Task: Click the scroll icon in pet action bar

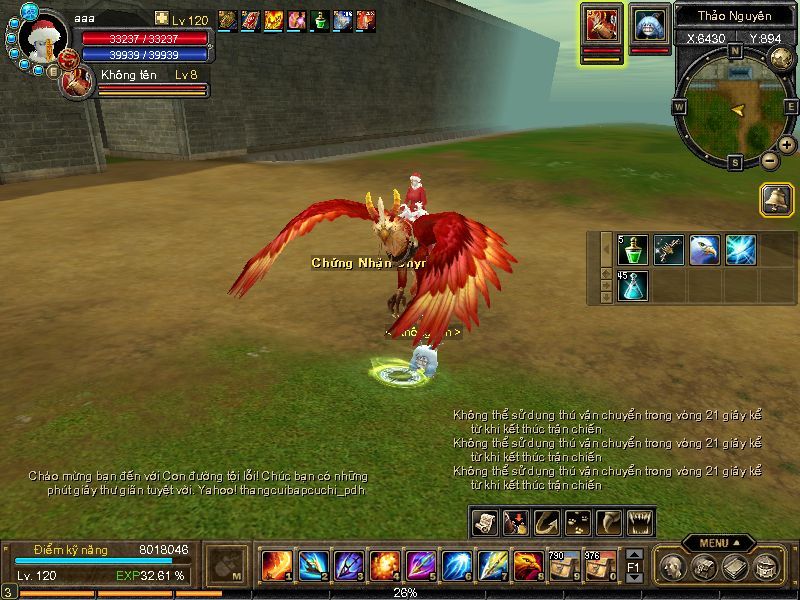Action: (486, 522)
